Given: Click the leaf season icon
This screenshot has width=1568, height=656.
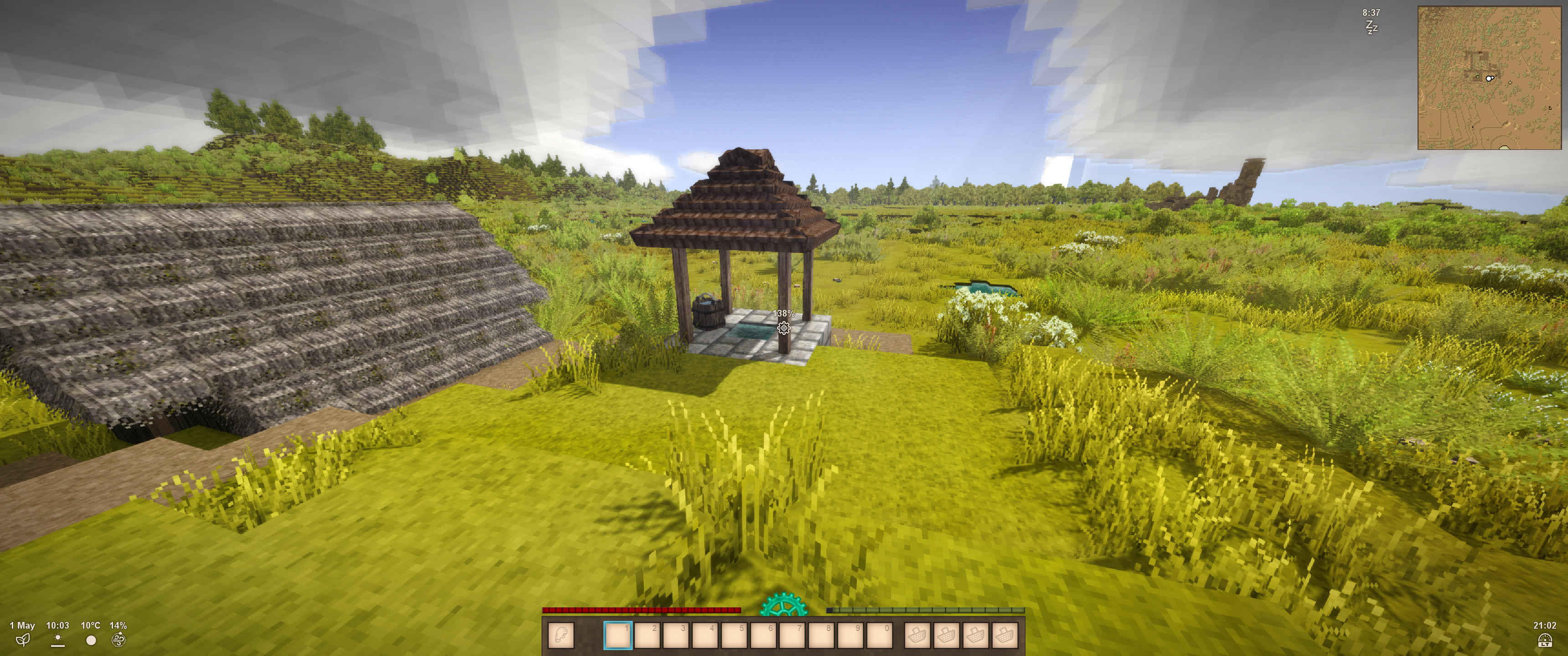Looking at the screenshot, I should [22, 640].
